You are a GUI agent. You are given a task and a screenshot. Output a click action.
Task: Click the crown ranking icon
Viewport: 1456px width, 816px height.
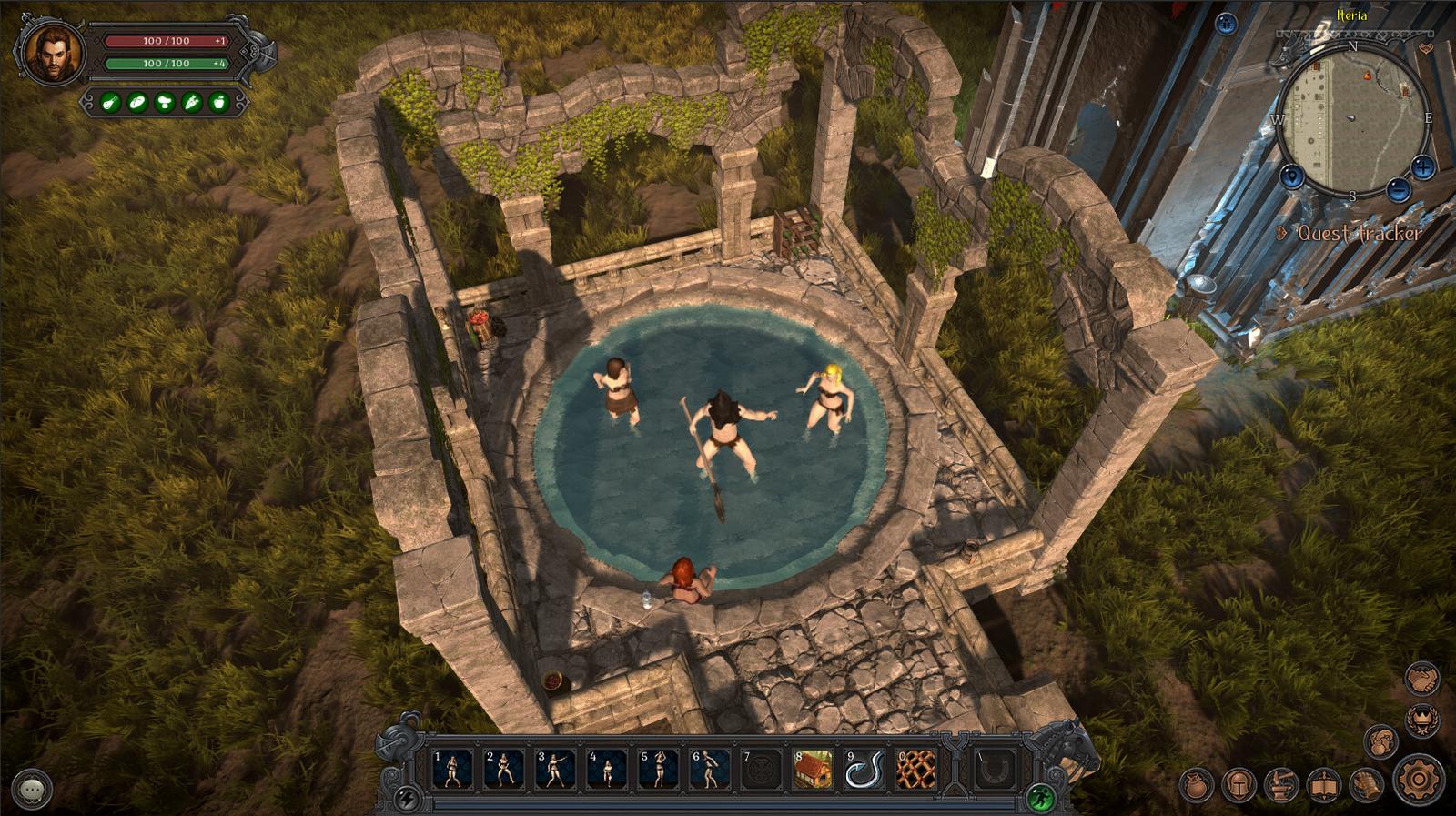(1422, 720)
